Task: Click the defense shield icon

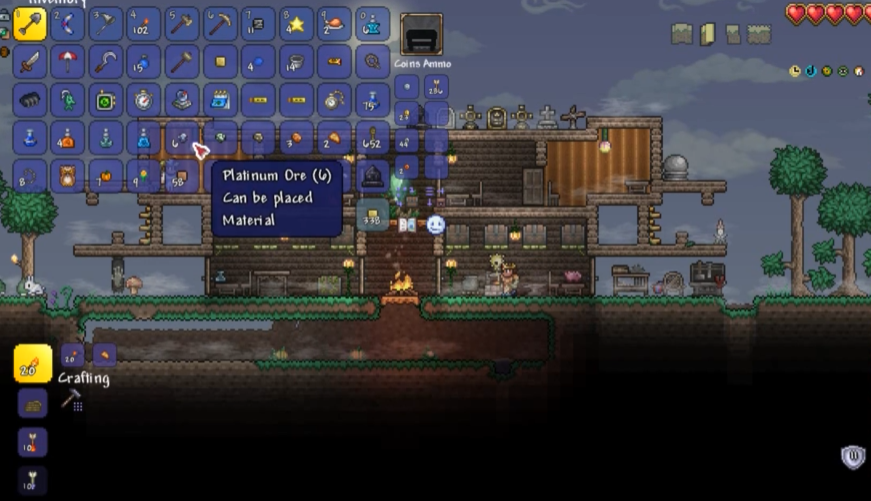Action: [x=852, y=458]
